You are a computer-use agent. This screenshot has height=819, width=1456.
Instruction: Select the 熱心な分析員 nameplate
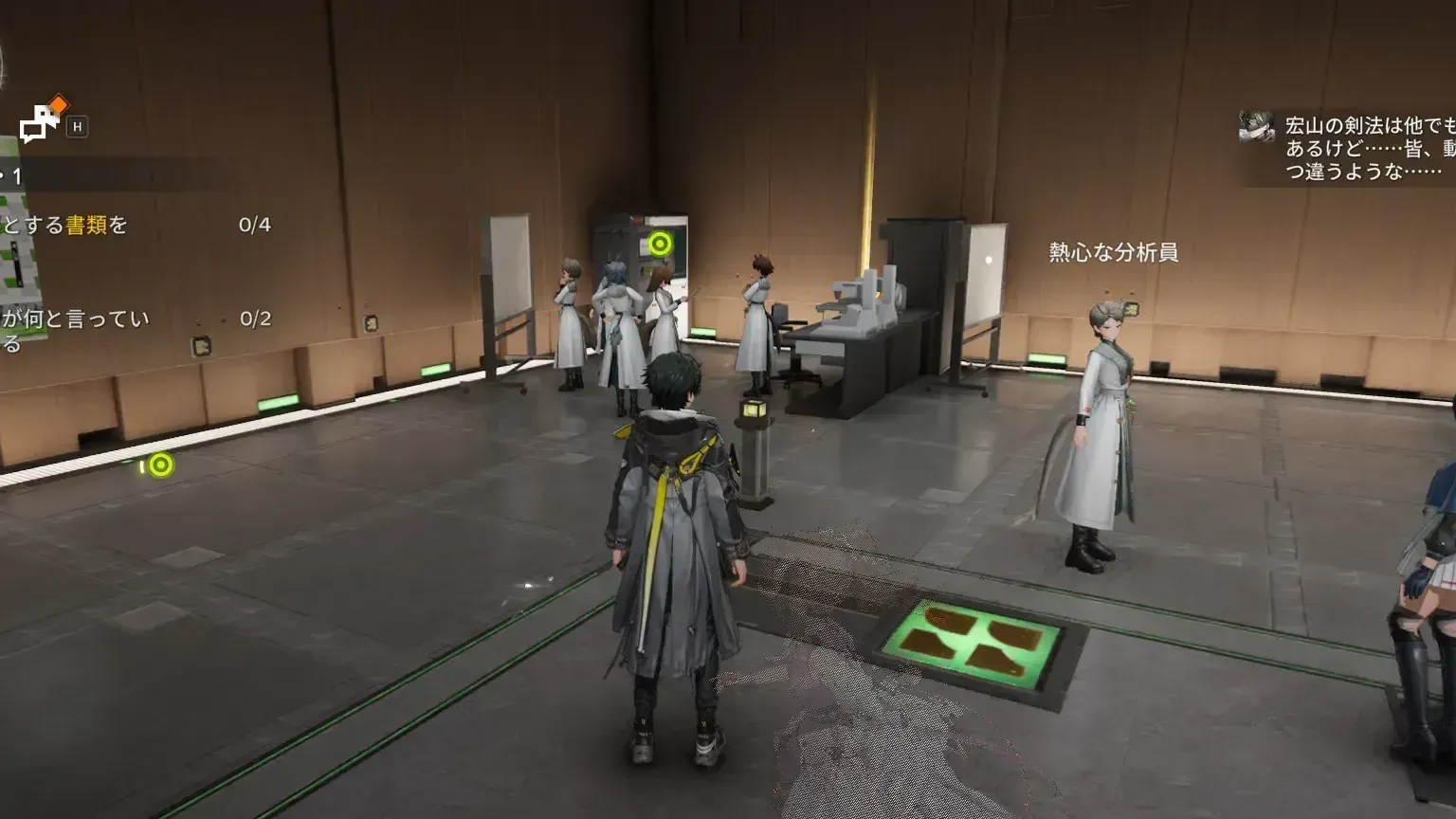(x=1117, y=254)
